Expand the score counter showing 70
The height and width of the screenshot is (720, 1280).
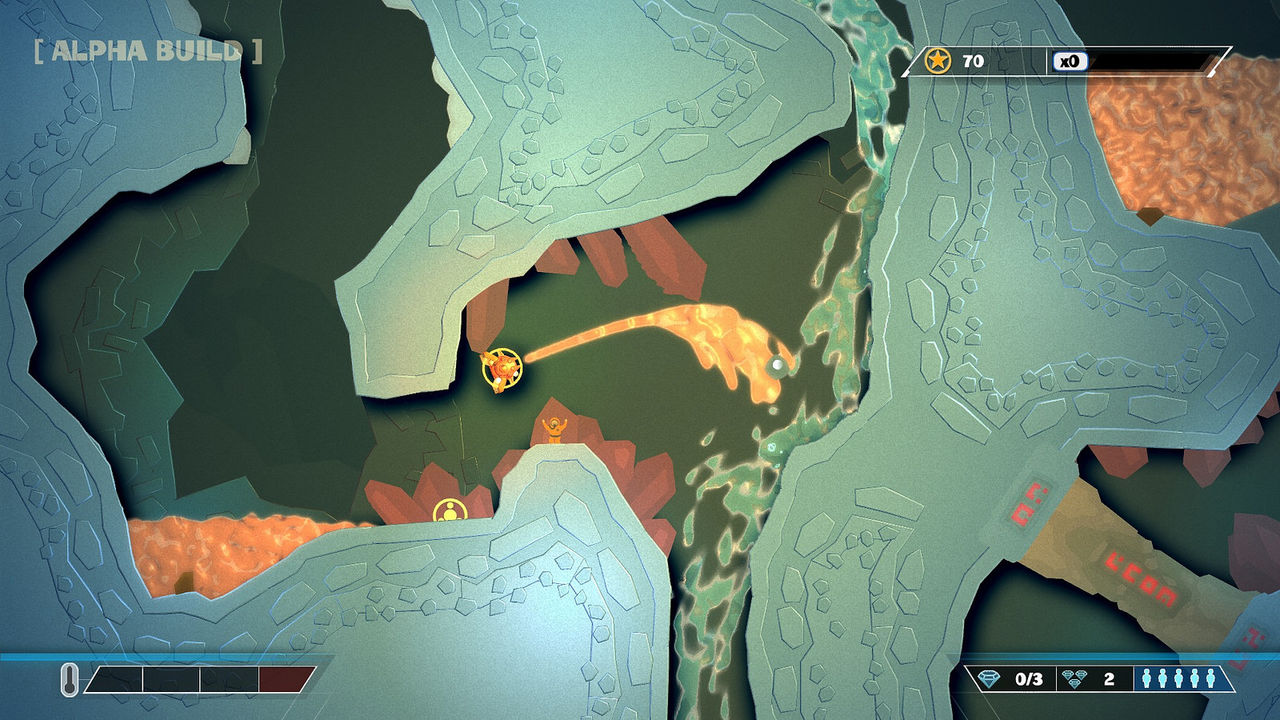pyautogui.click(x=975, y=59)
